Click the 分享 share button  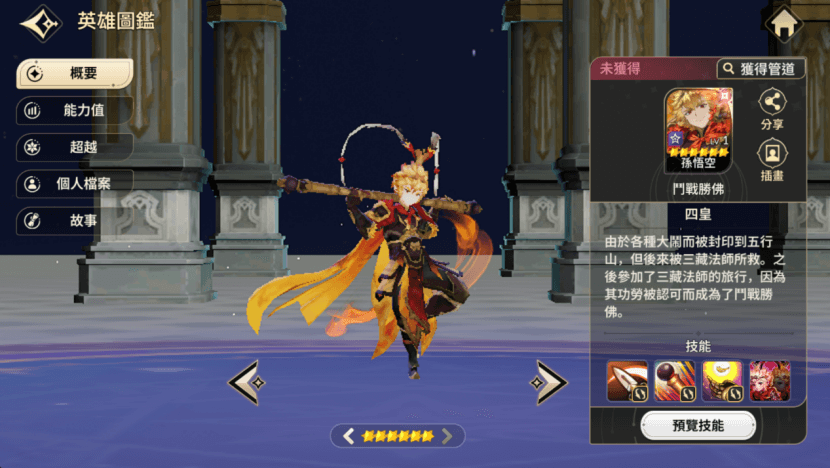772,109
